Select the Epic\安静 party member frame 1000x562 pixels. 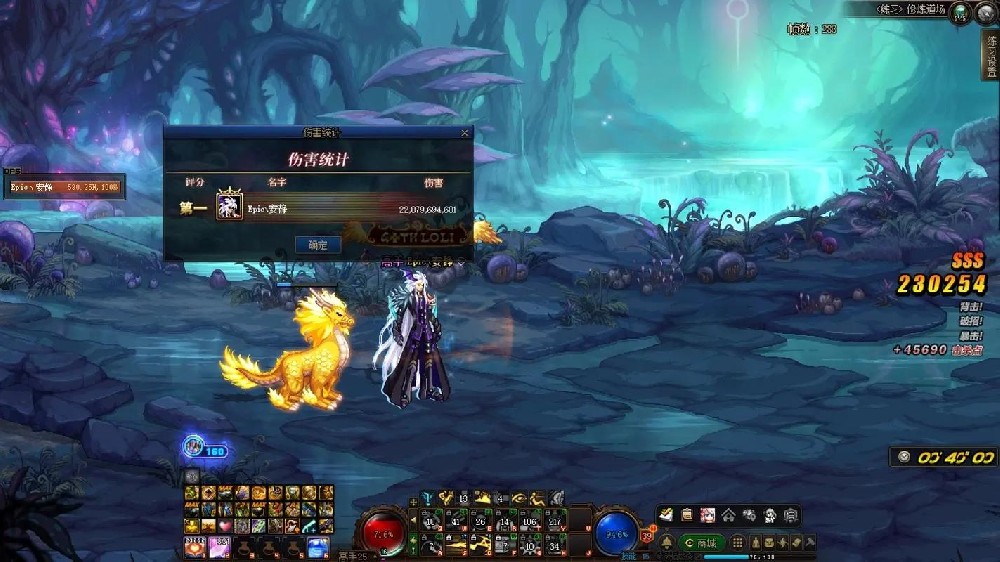point(63,187)
